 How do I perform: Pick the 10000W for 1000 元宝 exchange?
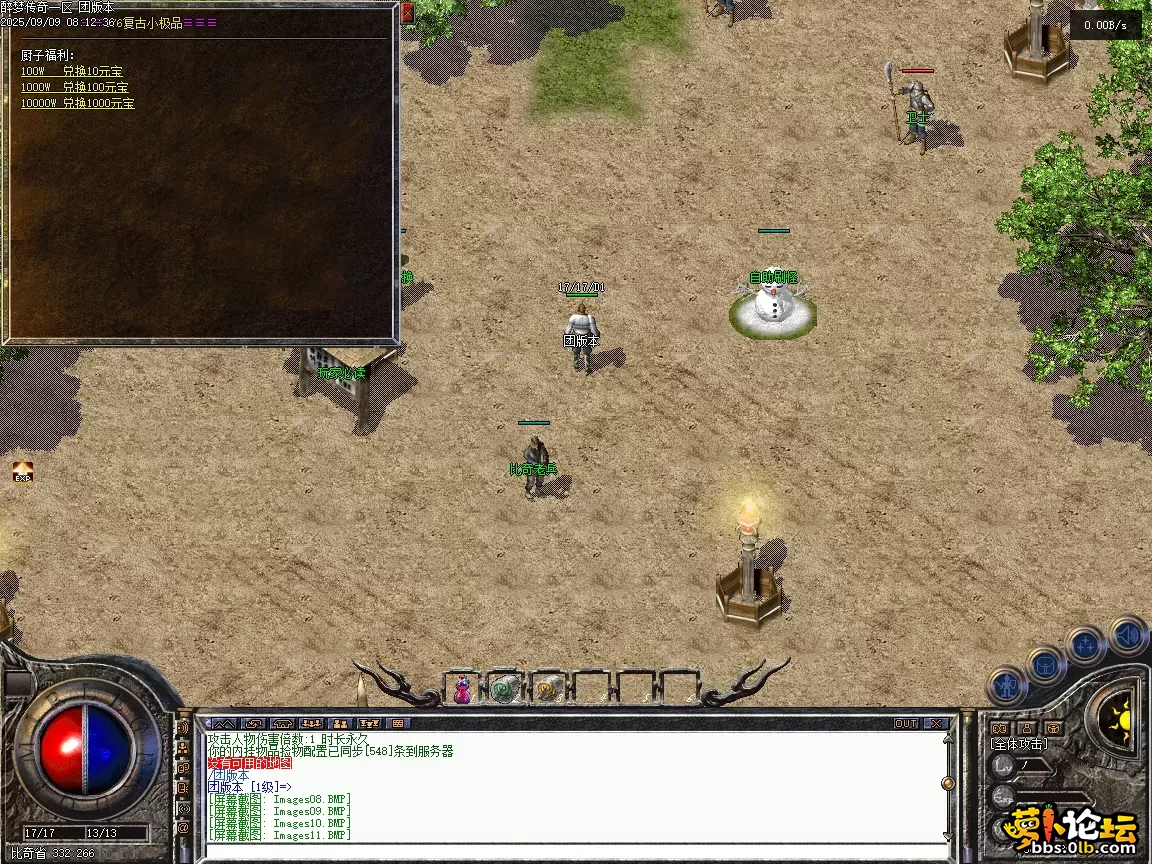(77, 103)
